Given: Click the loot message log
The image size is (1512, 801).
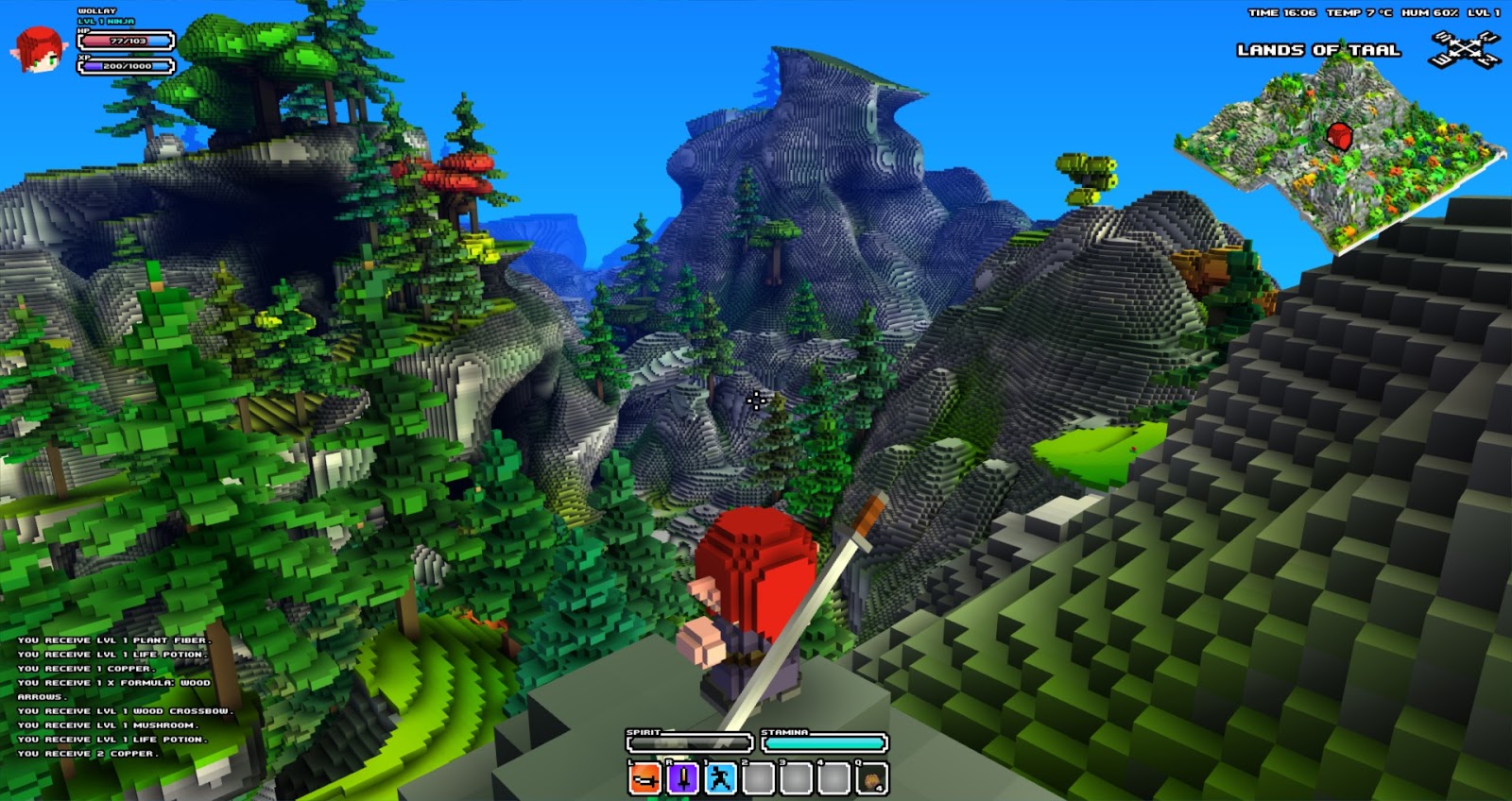Looking at the screenshot, I should coord(118,696).
